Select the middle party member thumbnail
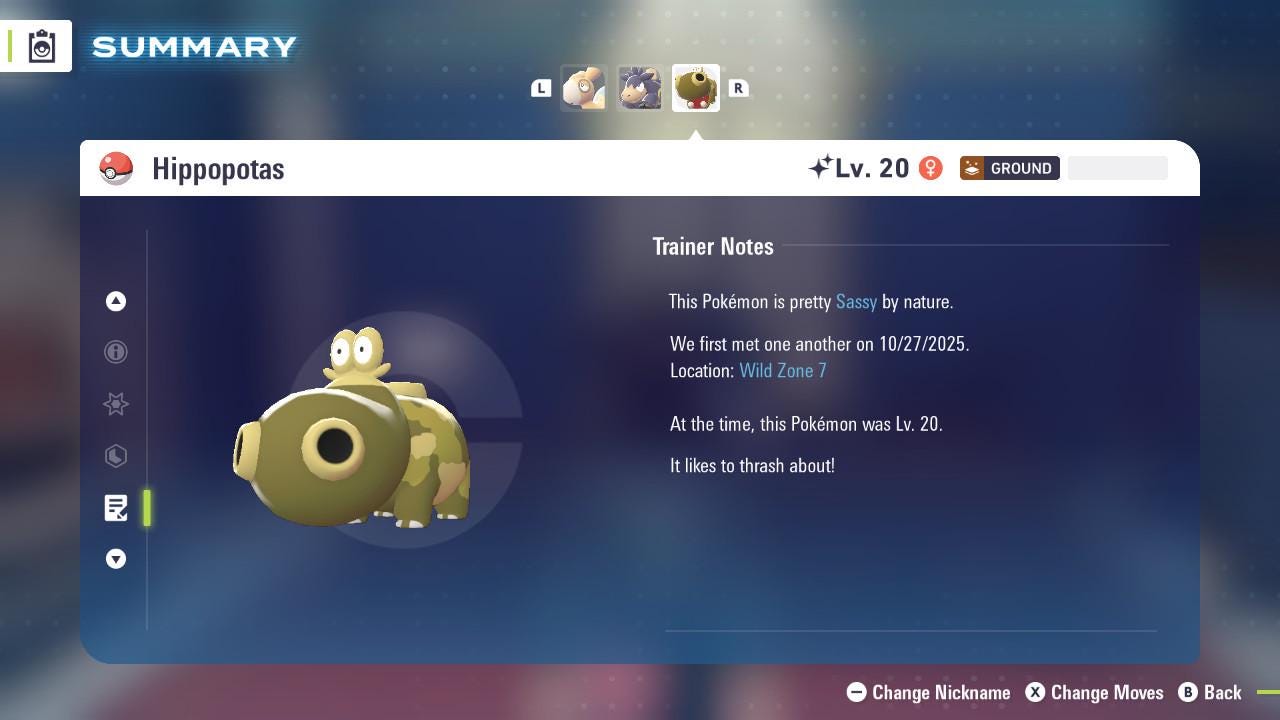The height and width of the screenshot is (720, 1280). click(x=640, y=87)
